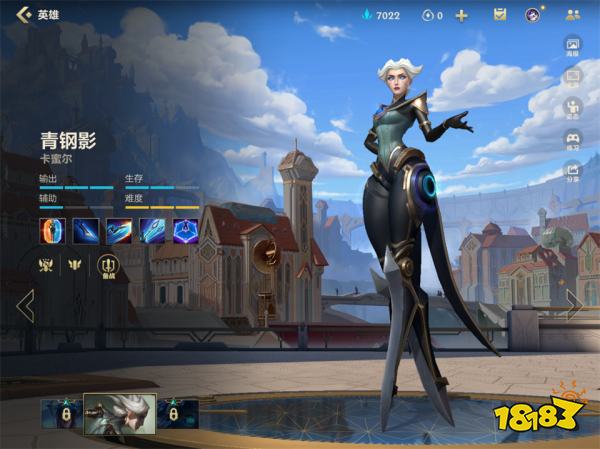Select the locked skin right of Camille's portrait
The height and width of the screenshot is (449, 600).
pyautogui.click(x=177, y=413)
